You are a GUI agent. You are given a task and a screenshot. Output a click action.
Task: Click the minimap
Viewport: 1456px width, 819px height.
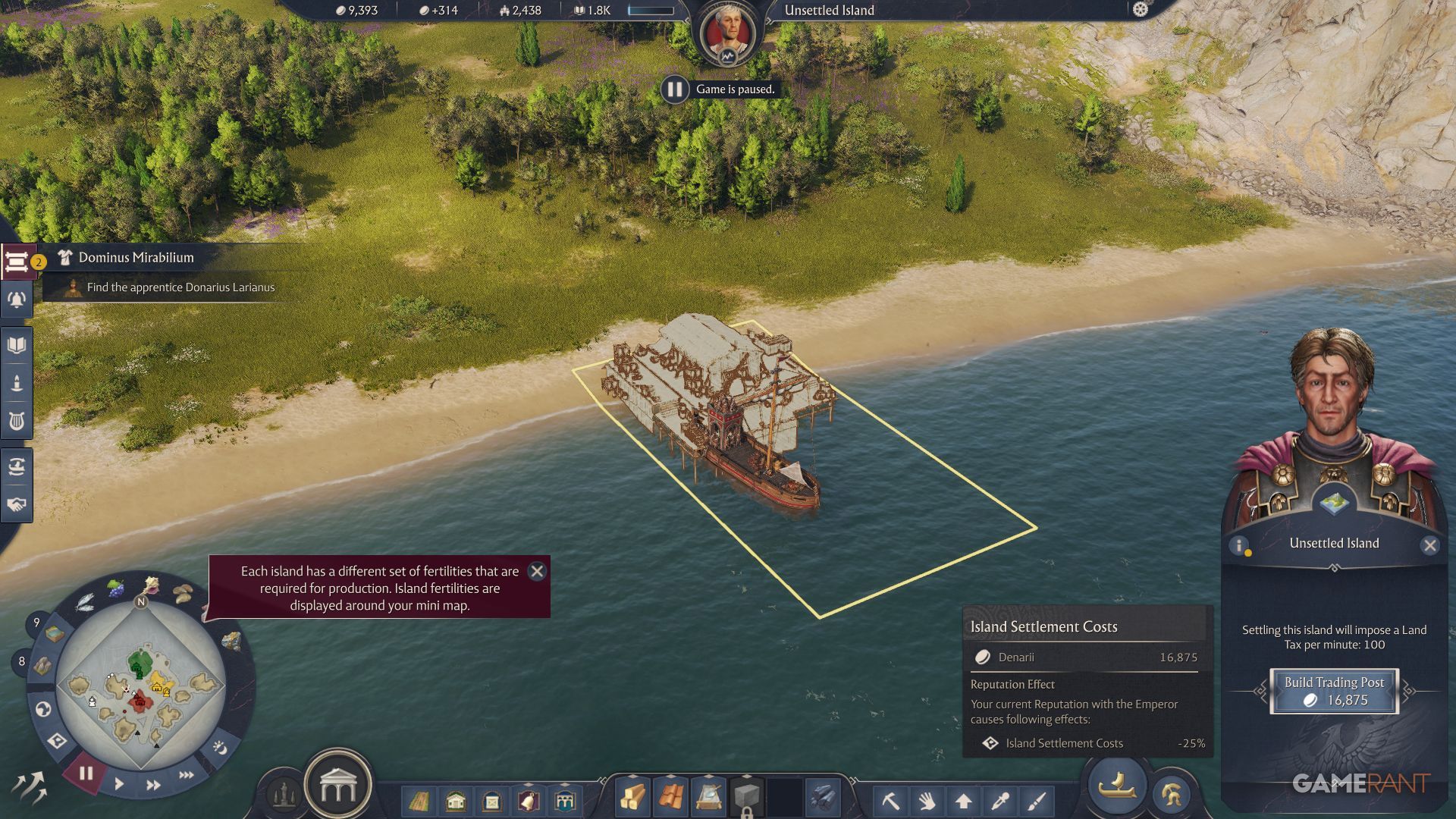pos(140,686)
